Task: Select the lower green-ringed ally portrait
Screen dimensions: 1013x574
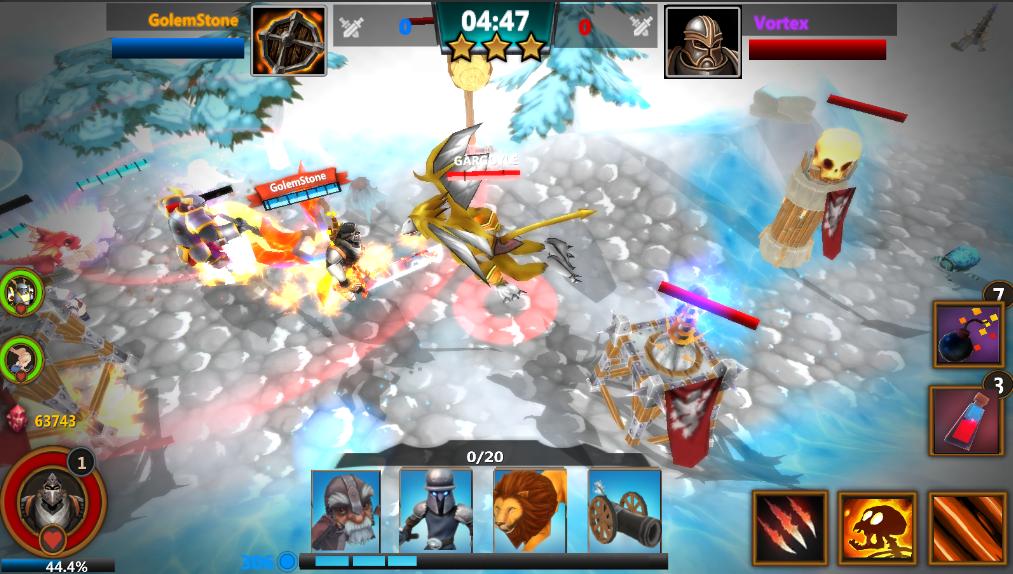Action: point(20,359)
